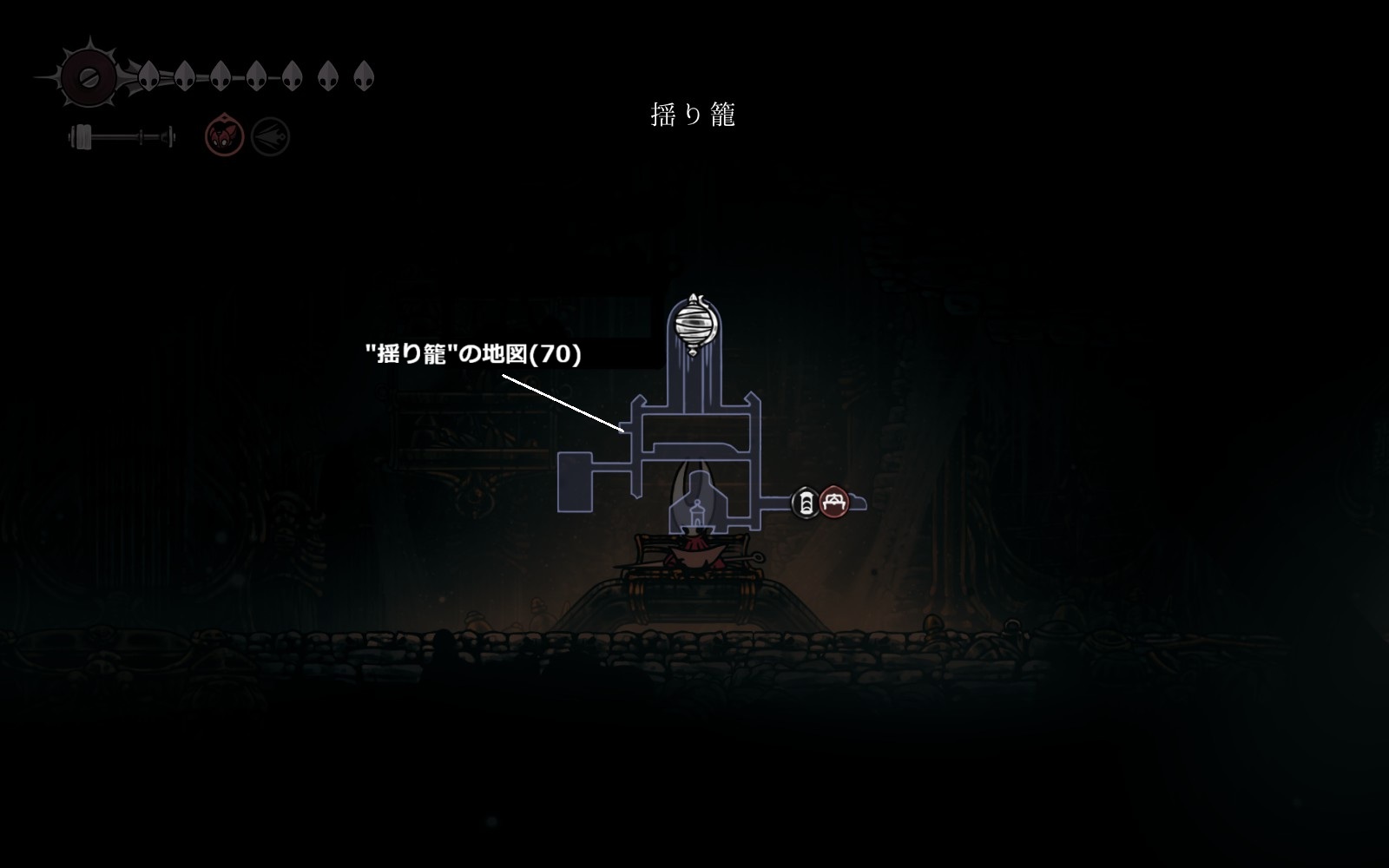1389x868 pixels.
Task: Click the "揺り籠"の地図(70) annotation label
Action: [x=473, y=354]
